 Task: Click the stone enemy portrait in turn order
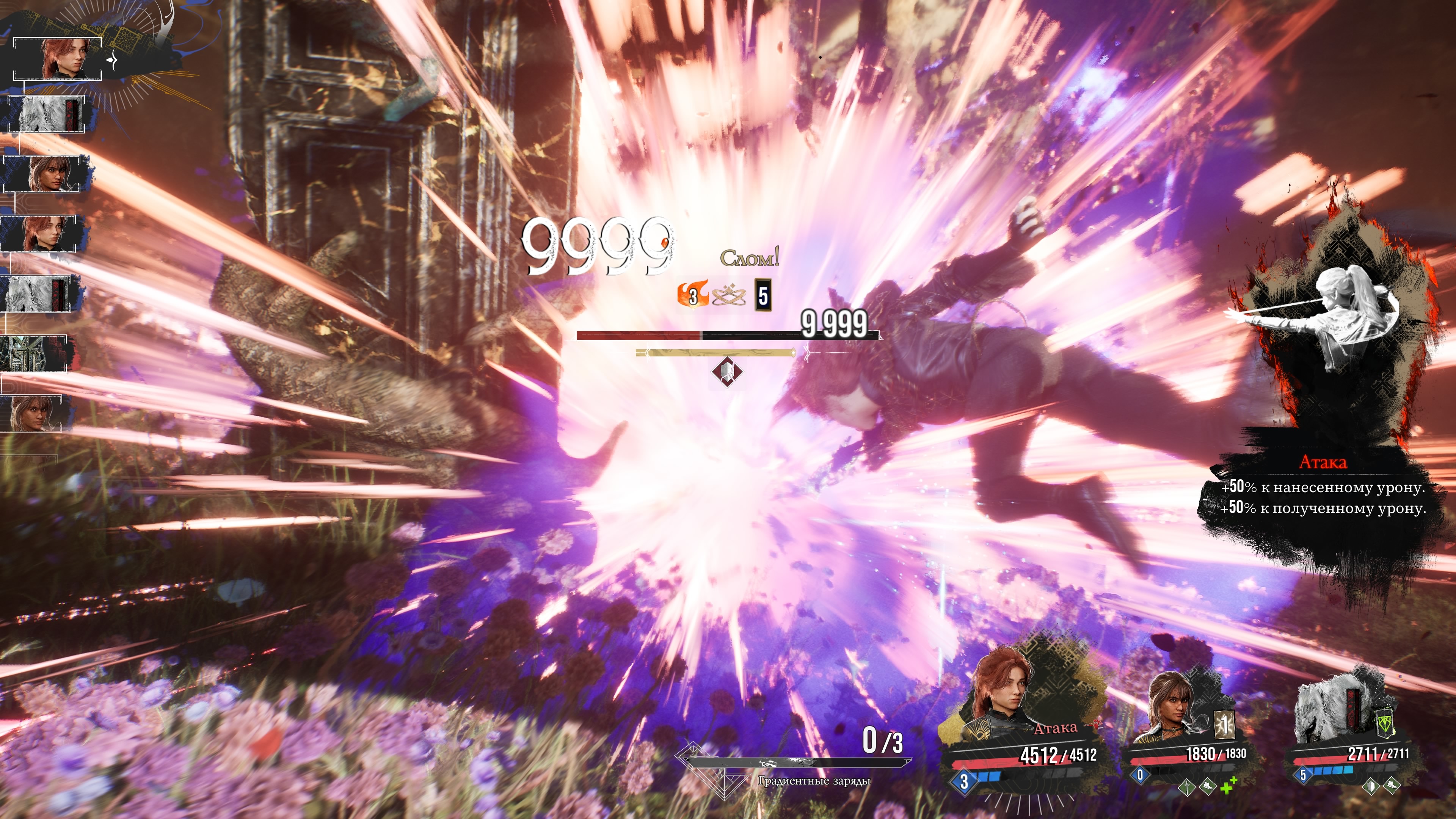(34, 354)
